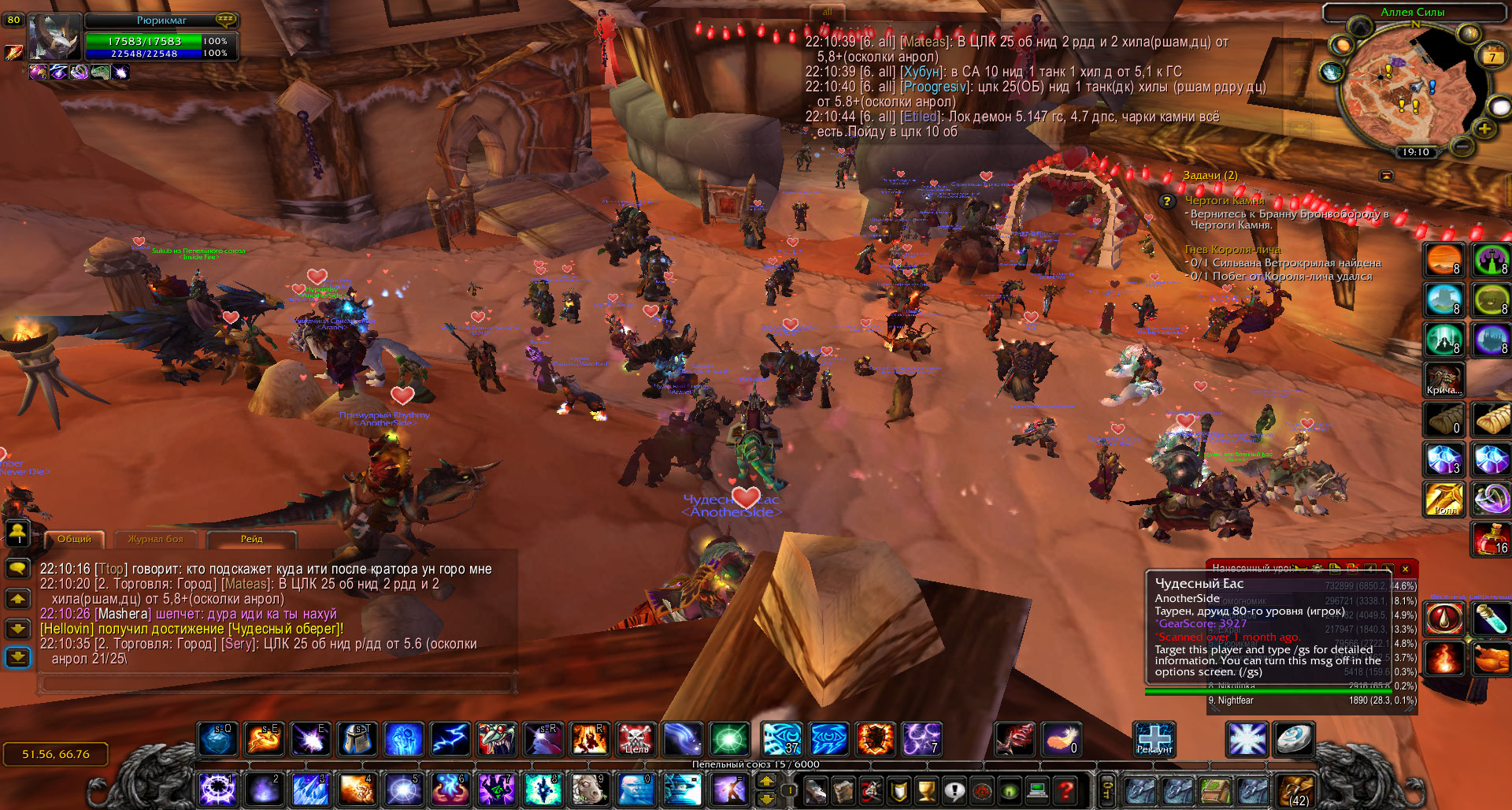Open the backpack showing 42 free slots

point(1296,789)
